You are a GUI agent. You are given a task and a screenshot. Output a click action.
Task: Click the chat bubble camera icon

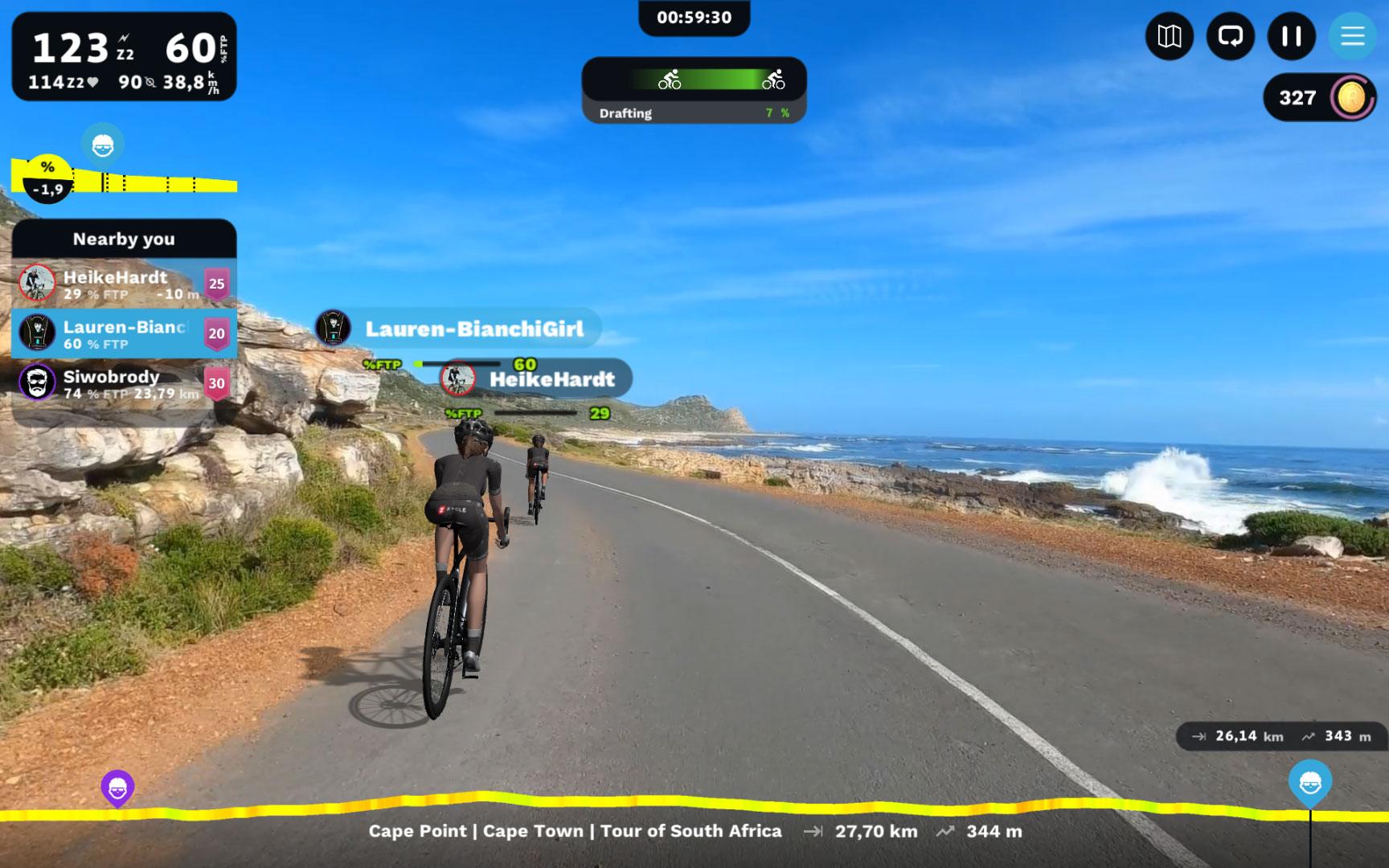pyautogui.click(x=1230, y=36)
